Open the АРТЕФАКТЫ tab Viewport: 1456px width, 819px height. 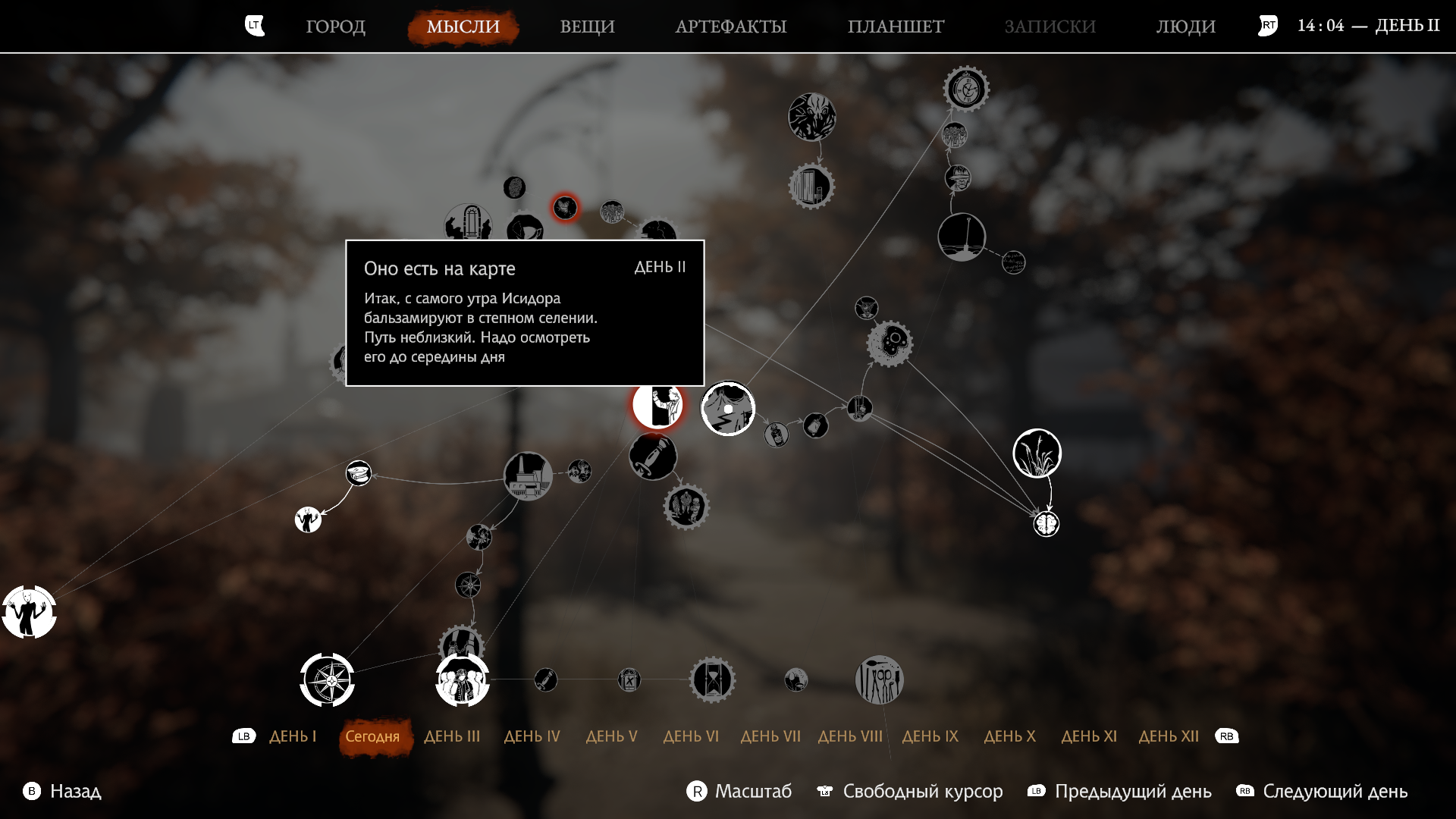click(731, 26)
